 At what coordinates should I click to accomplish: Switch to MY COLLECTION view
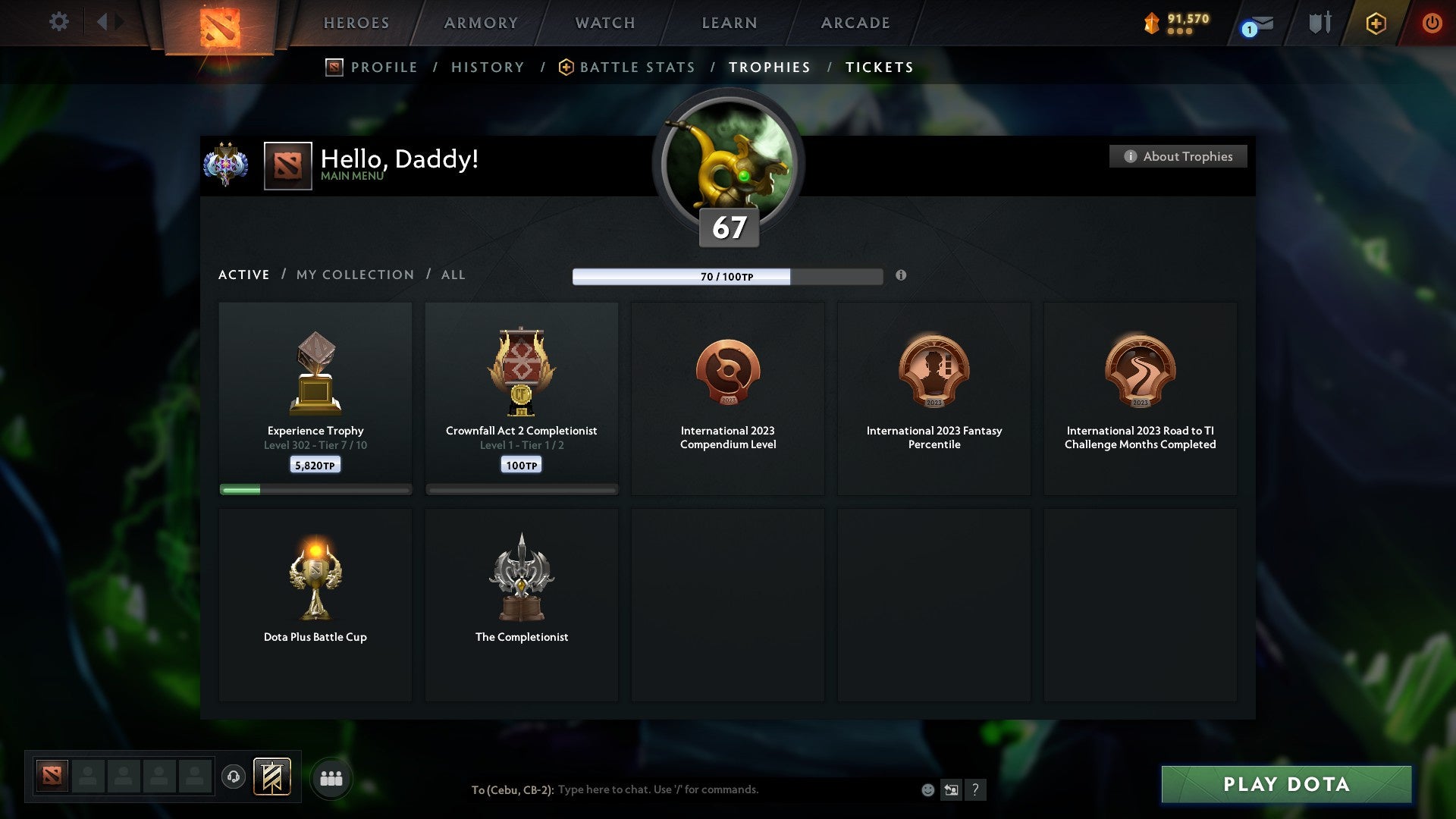(x=354, y=275)
